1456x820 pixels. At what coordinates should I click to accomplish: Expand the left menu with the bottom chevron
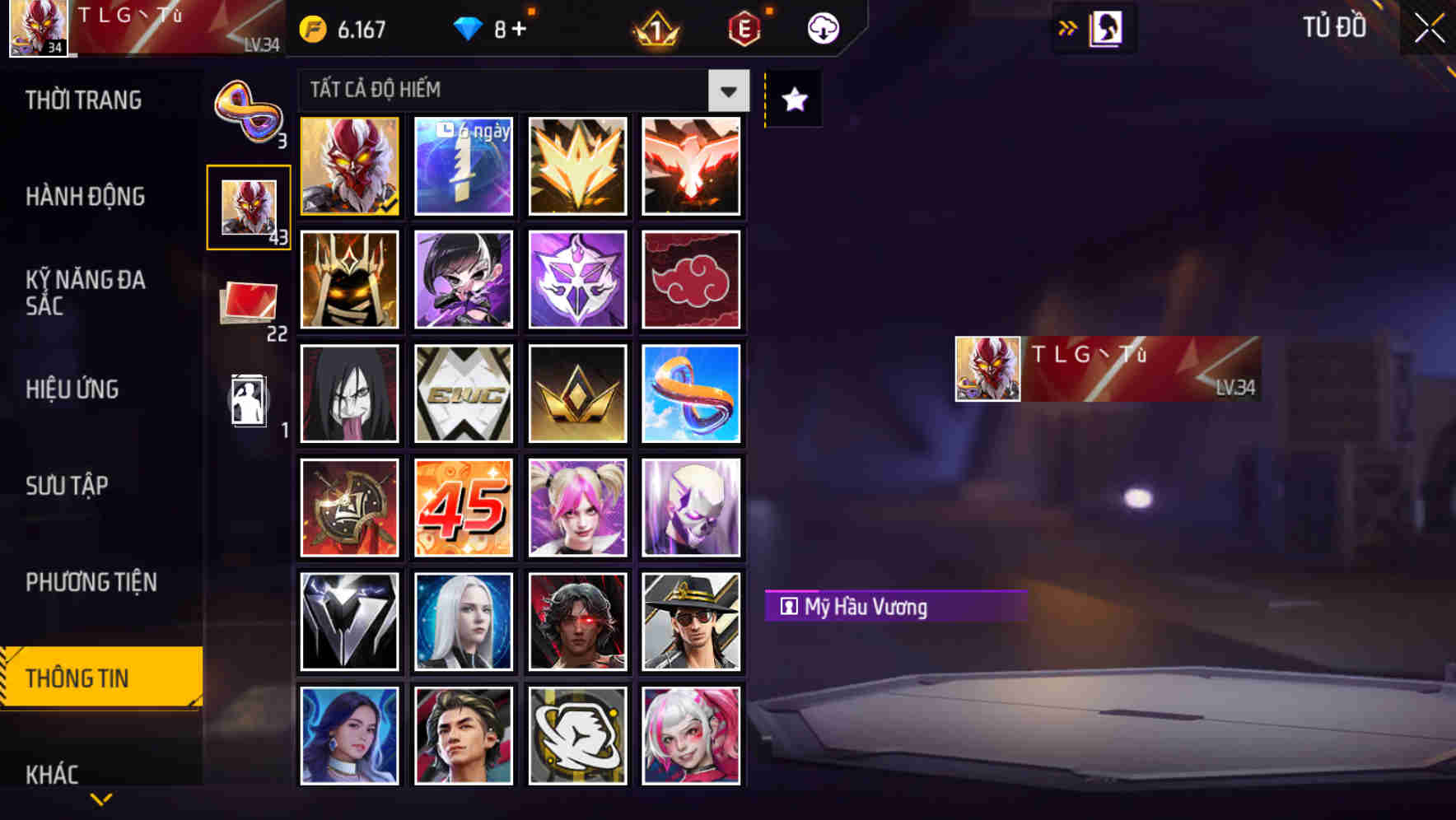pyautogui.click(x=100, y=797)
